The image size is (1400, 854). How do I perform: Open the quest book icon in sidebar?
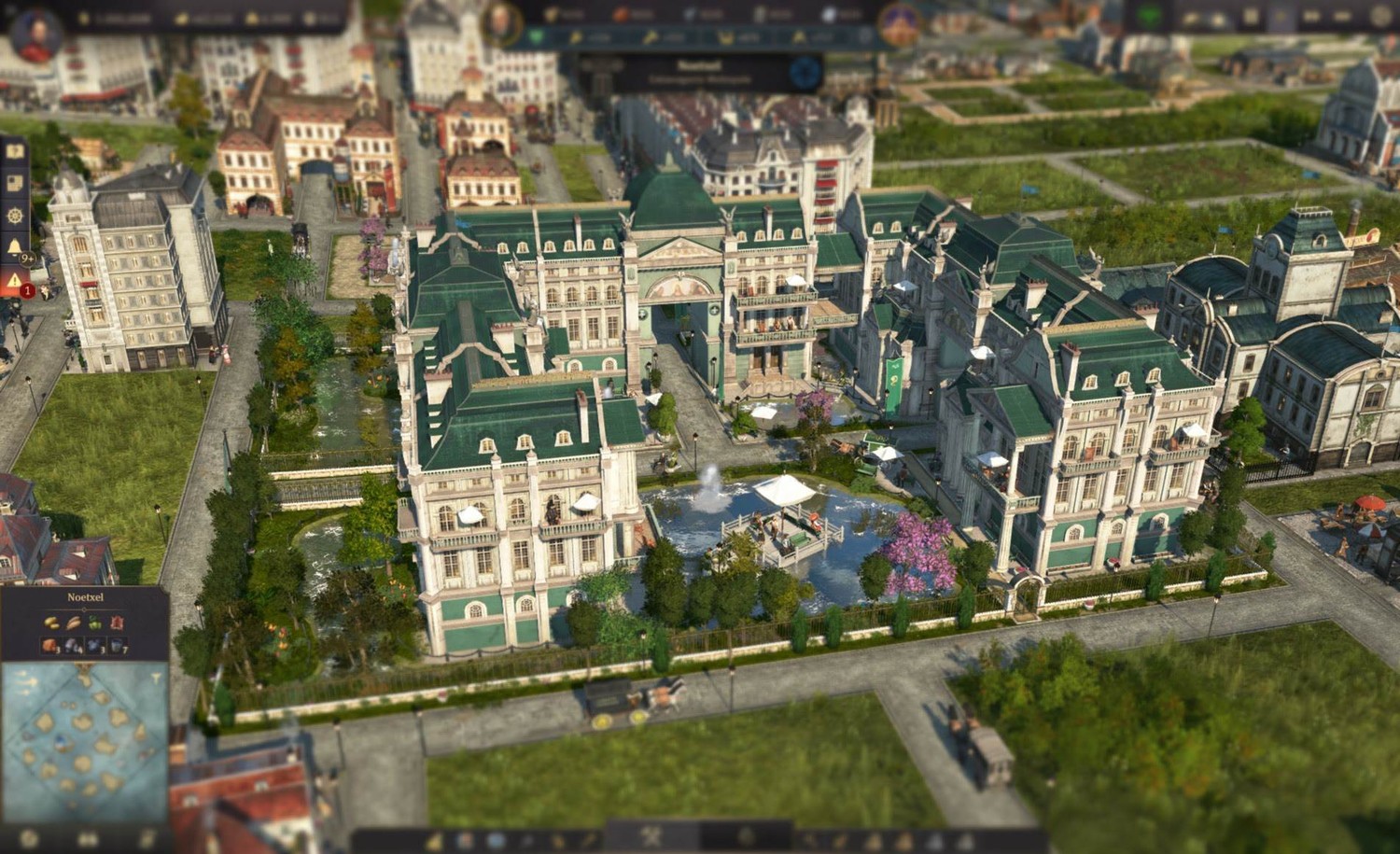click(14, 150)
